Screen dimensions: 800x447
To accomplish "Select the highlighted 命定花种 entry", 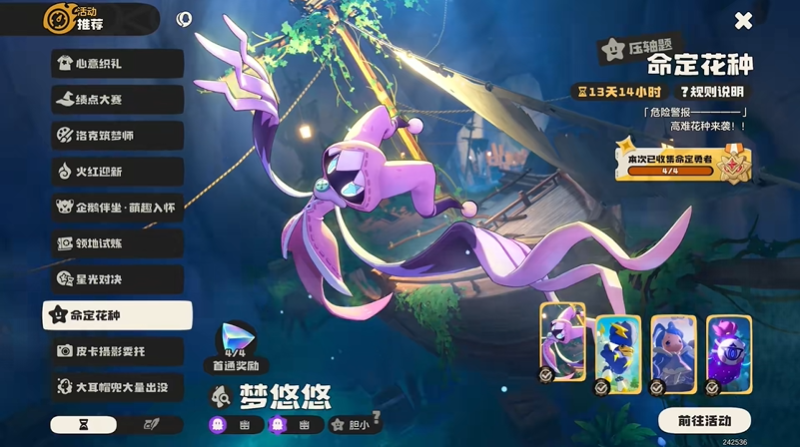I will coord(117,315).
